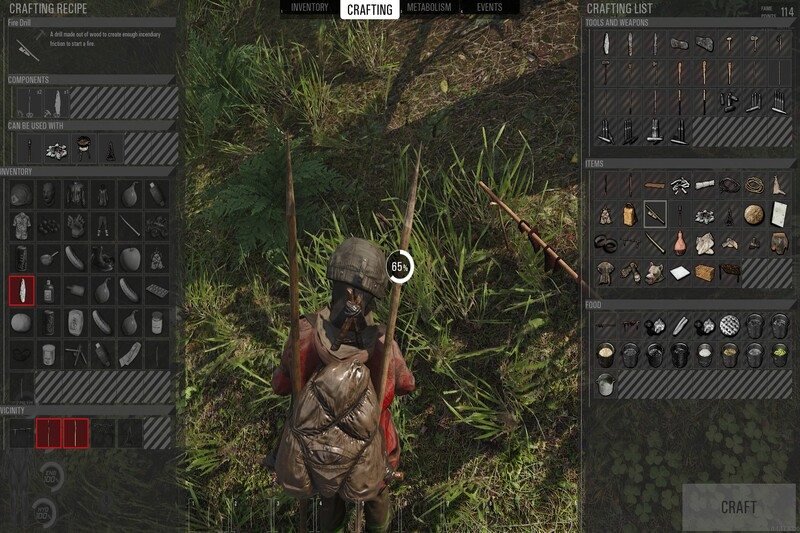Switch to the Inventory tab

point(309,8)
